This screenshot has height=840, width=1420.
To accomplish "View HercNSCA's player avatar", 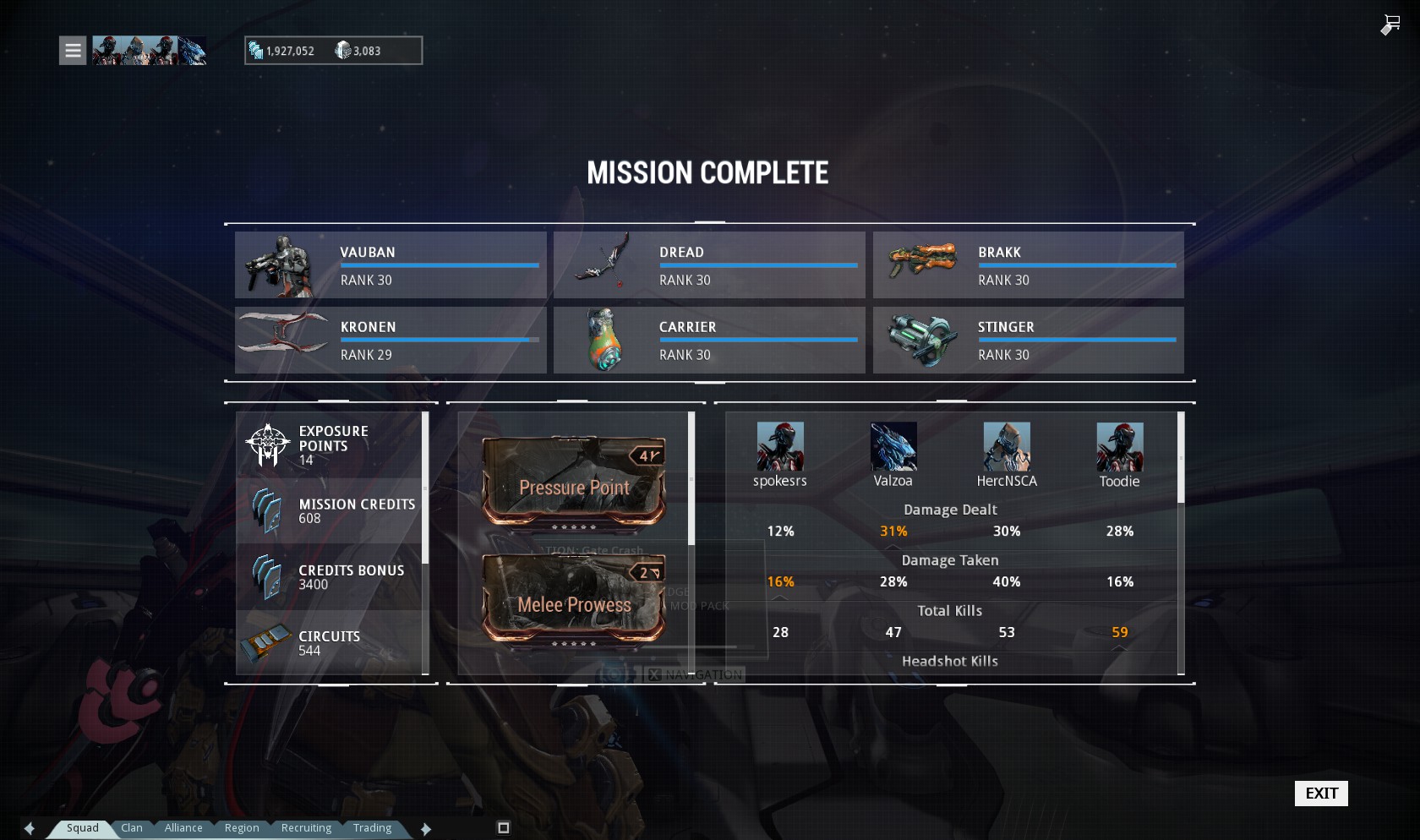I will [x=1007, y=446].
